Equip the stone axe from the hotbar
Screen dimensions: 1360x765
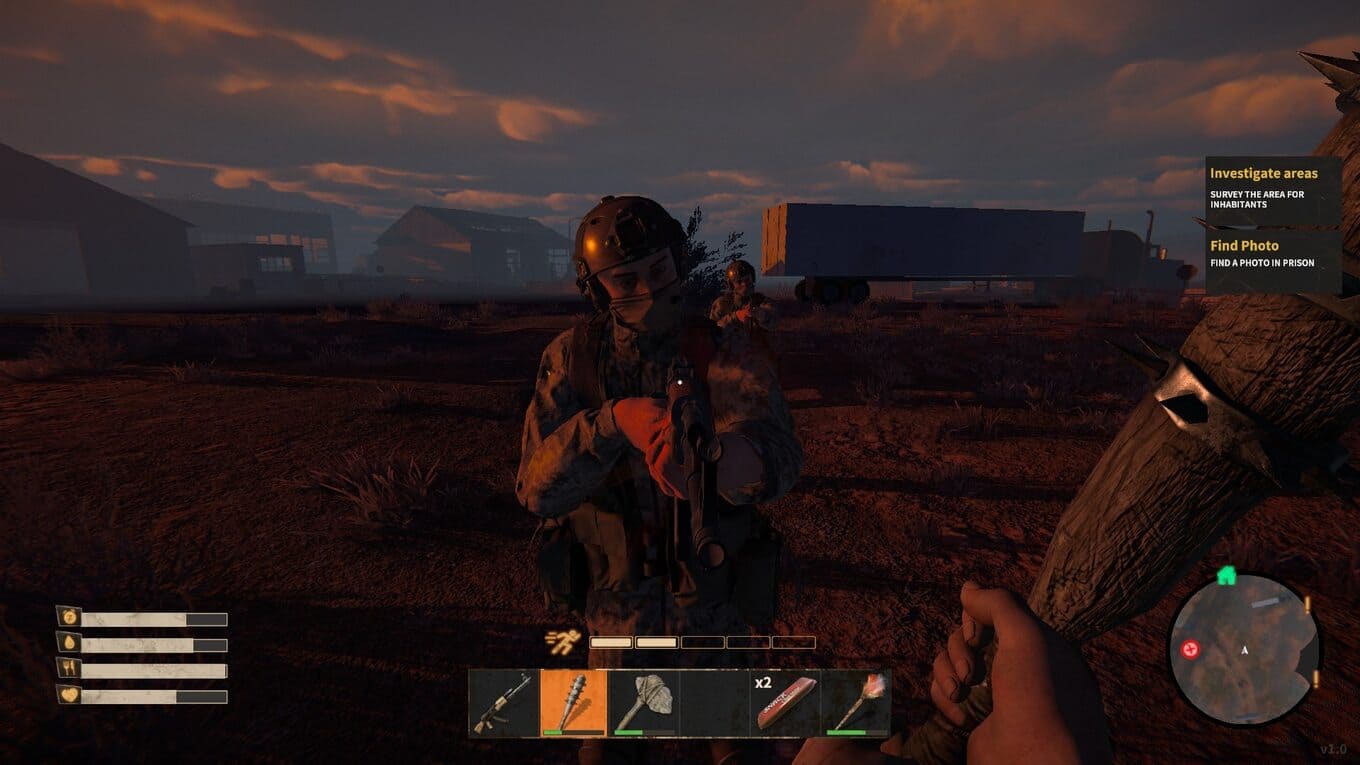tap(643, 702)
